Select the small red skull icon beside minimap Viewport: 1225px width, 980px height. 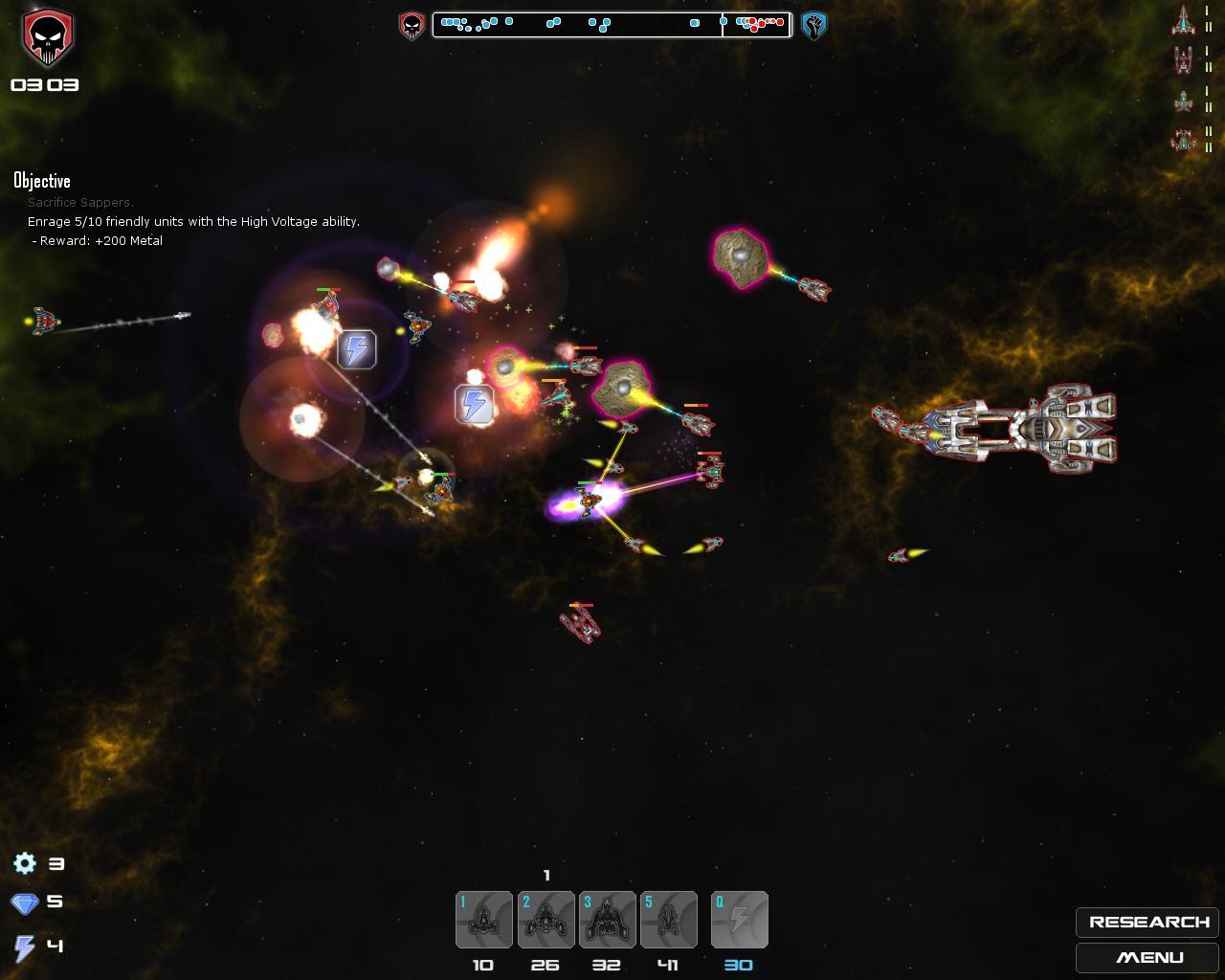pyautogui.click(x=412, y=25)
